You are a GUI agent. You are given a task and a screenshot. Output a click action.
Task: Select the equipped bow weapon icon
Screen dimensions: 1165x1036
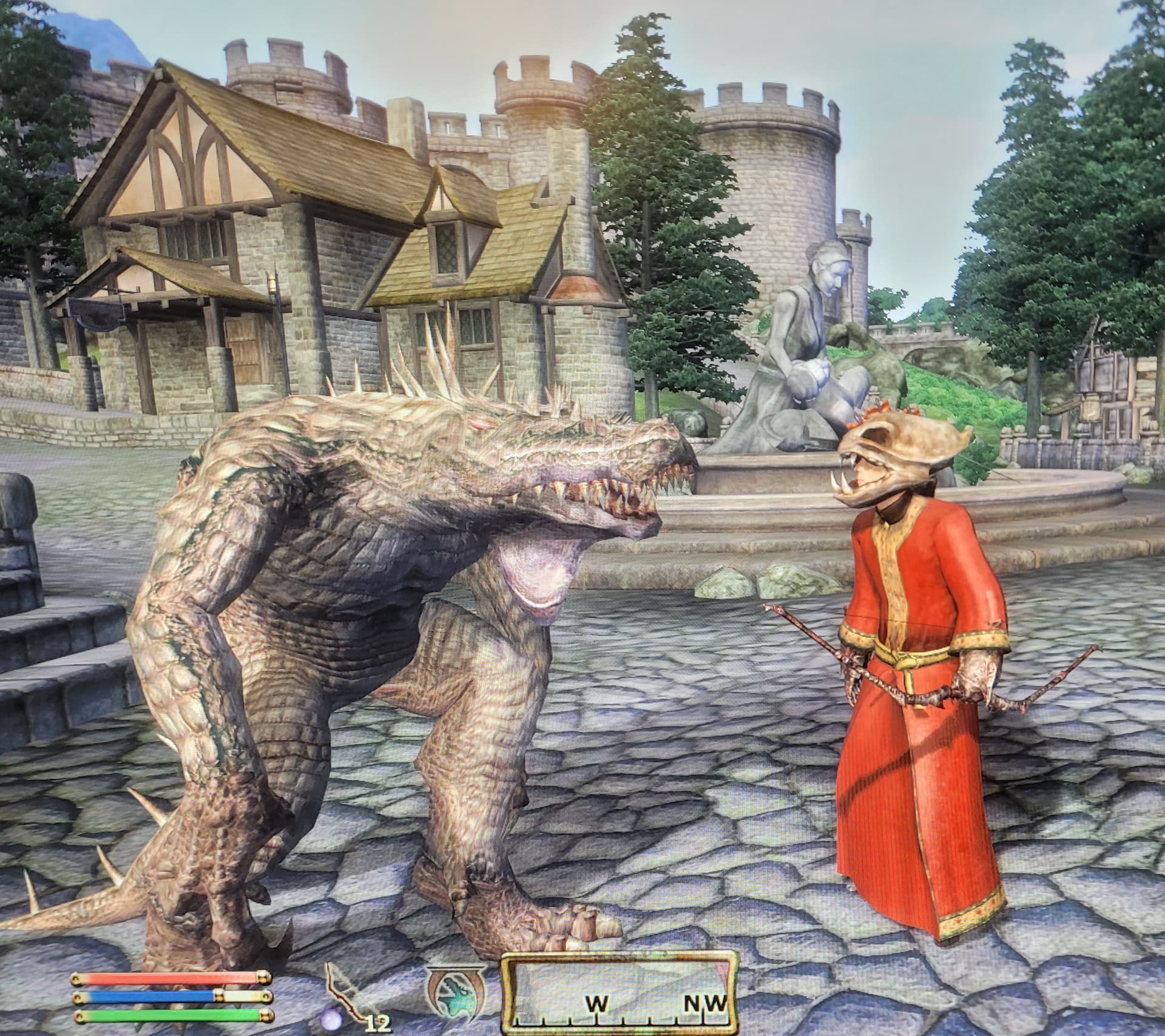point(345,998)
